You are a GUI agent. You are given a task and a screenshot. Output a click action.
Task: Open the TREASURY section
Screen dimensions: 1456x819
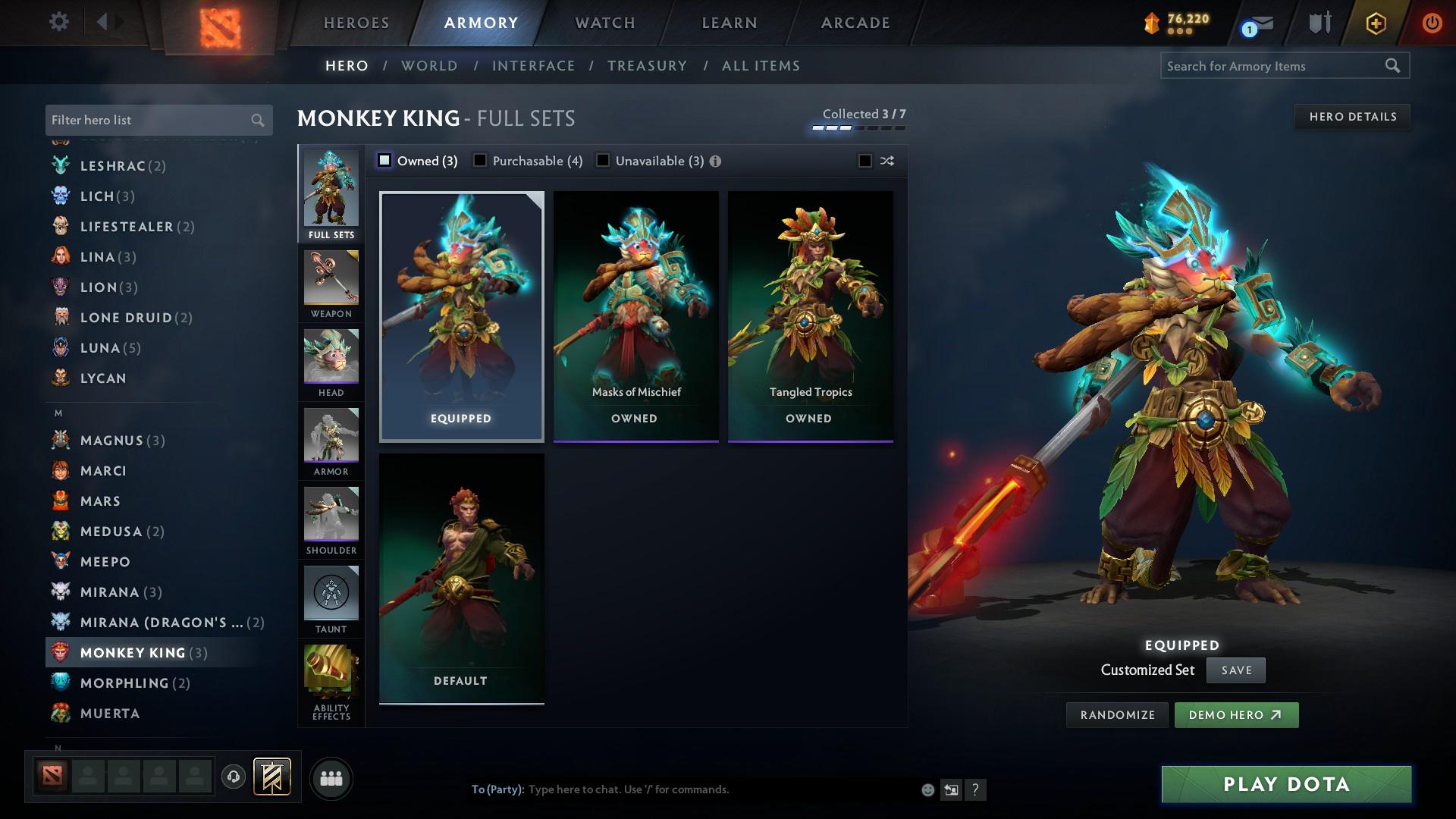pyautogui.click(x=647, y=66)
